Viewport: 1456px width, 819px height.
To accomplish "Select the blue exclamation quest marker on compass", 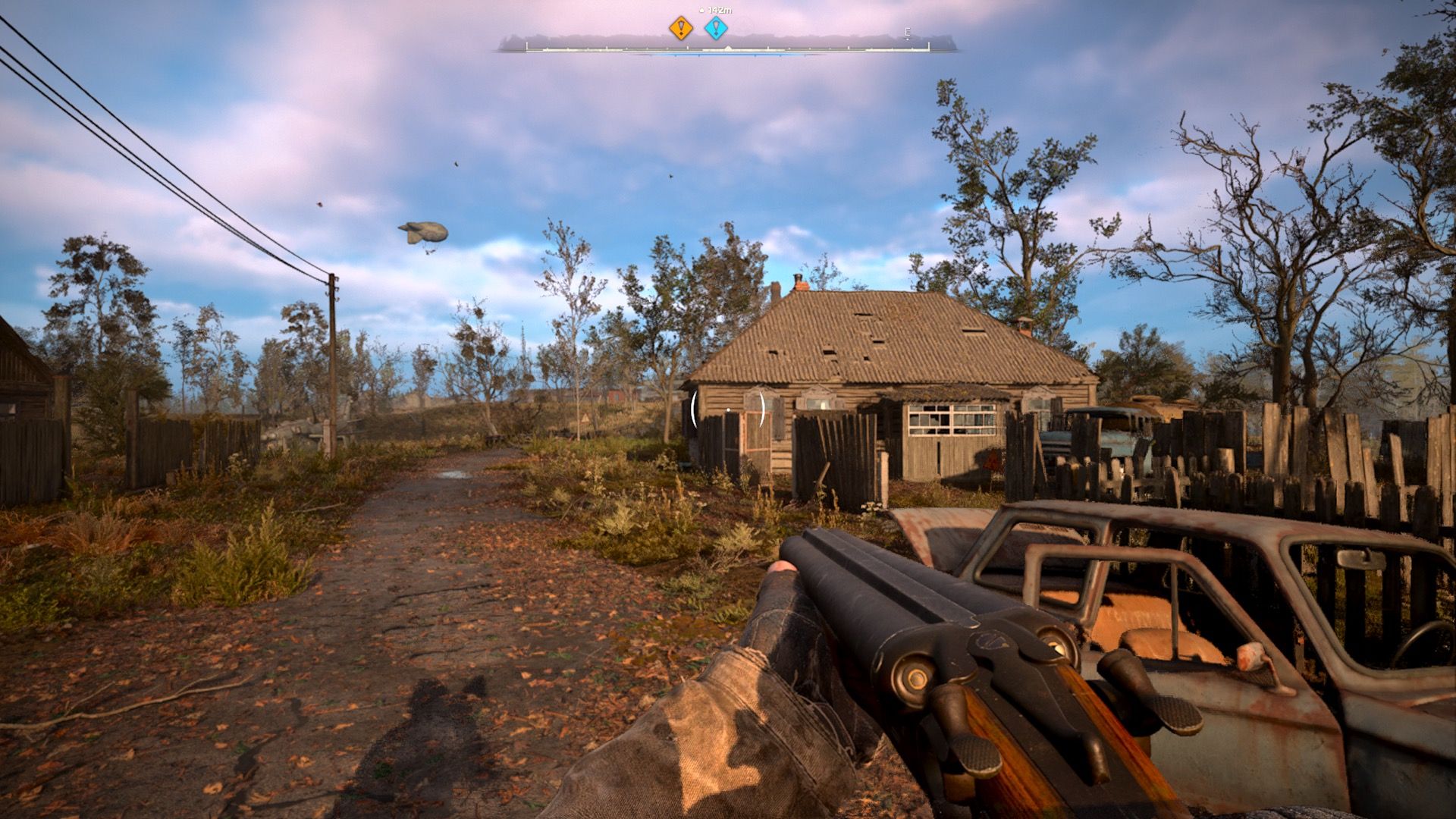I will pos(716,27).
